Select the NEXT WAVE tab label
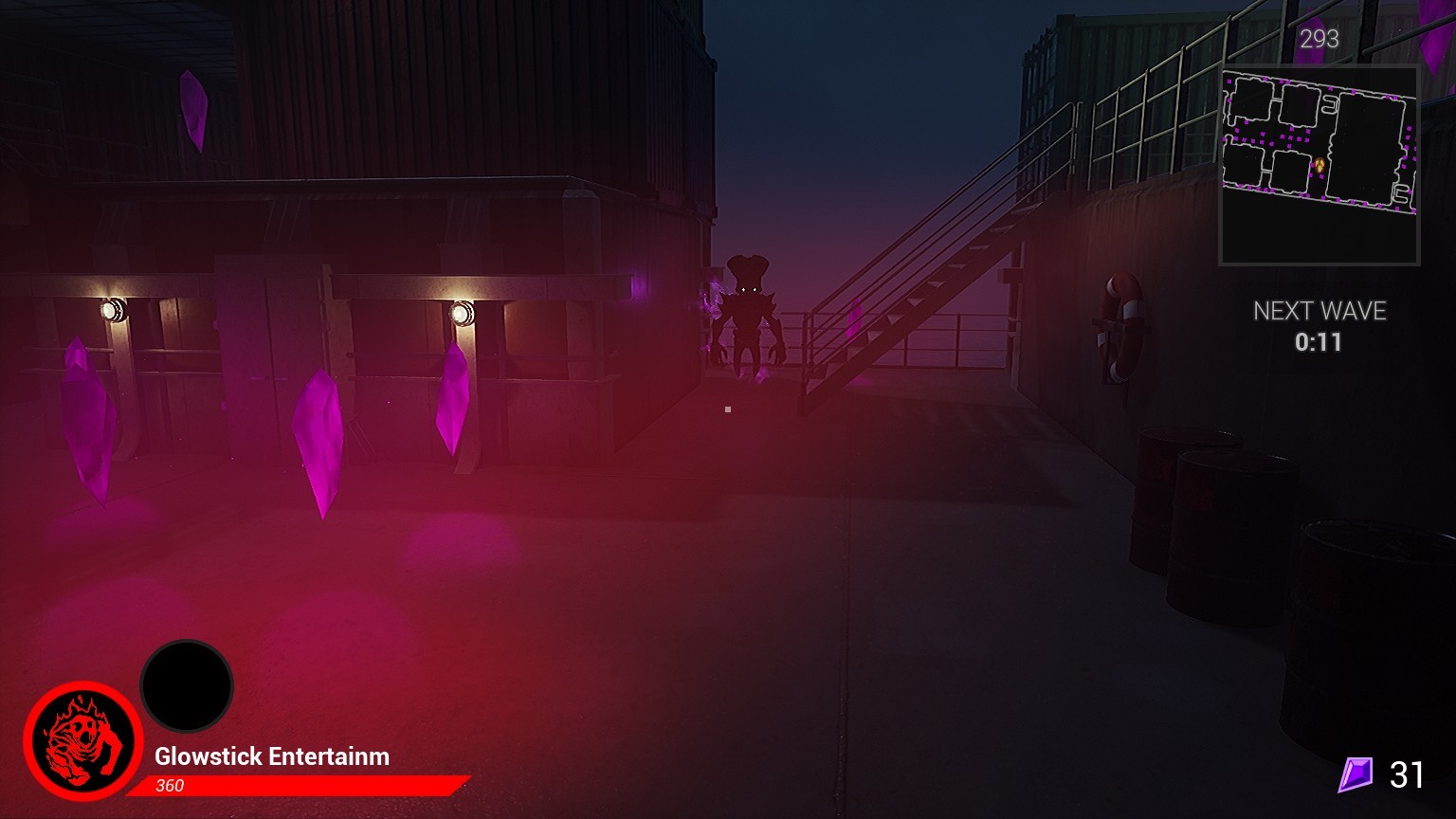The image size is (1456, 819). [x=1319, y=310]
